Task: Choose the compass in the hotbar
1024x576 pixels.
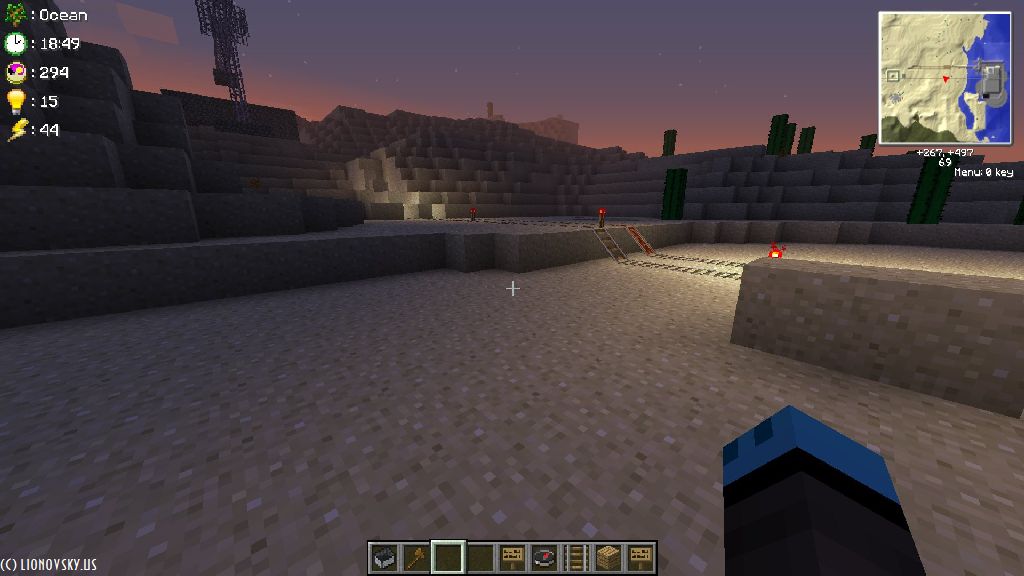Action: point(544,557)
